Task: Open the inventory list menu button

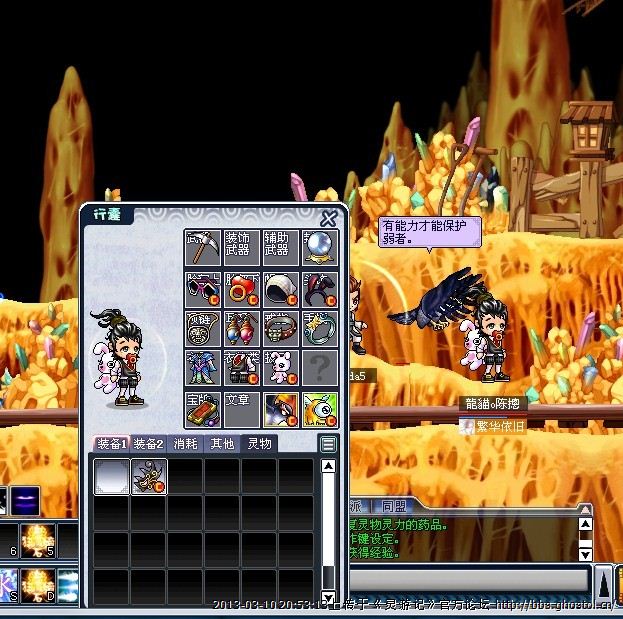Action: (328, 444)
